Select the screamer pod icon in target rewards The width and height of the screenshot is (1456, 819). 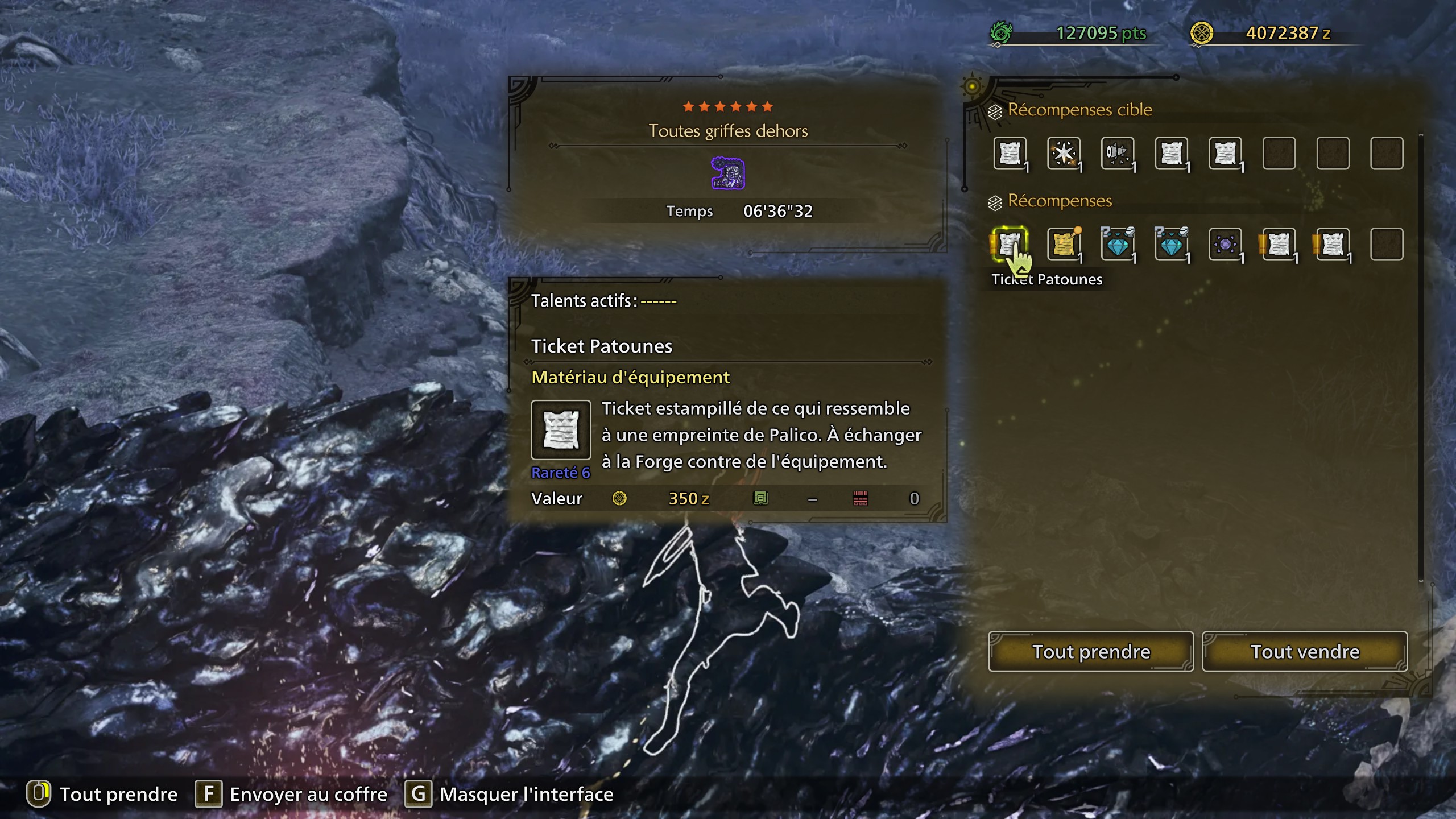(1118, 152)
